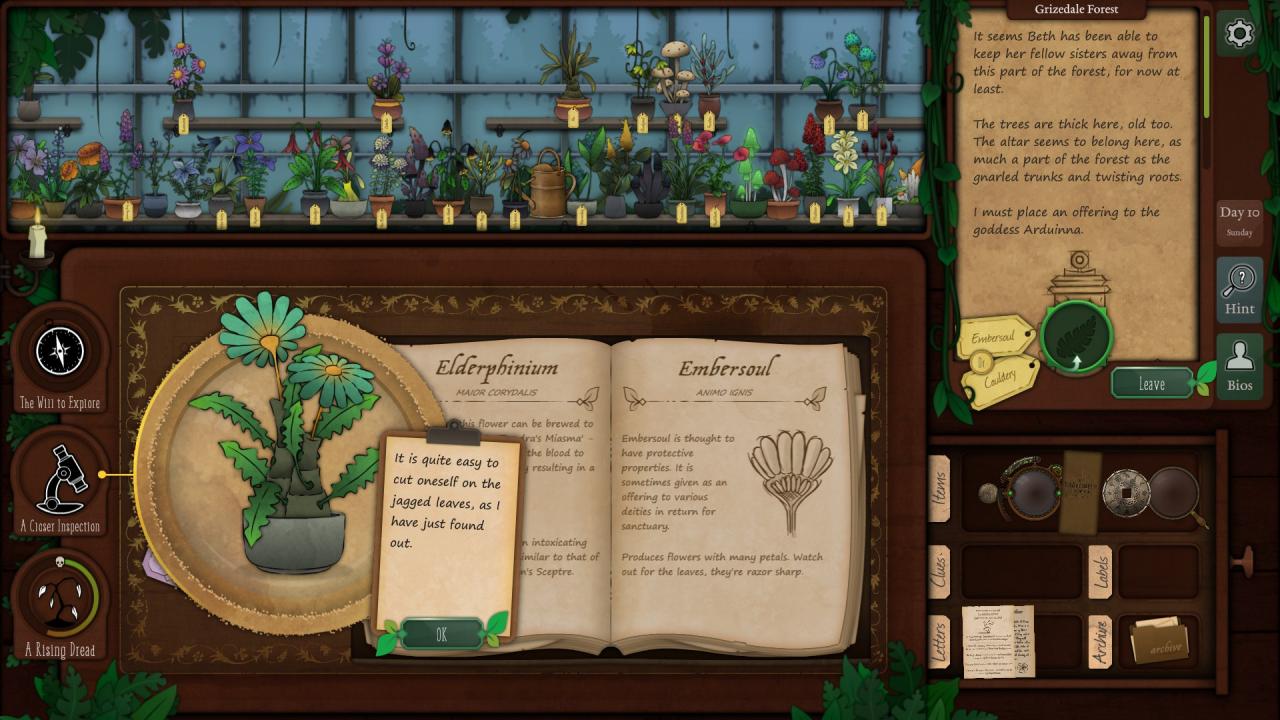Viewport: 1280px width, 720px height.
Task: Select The Will to Explore compass
Action: click(60, 351)
